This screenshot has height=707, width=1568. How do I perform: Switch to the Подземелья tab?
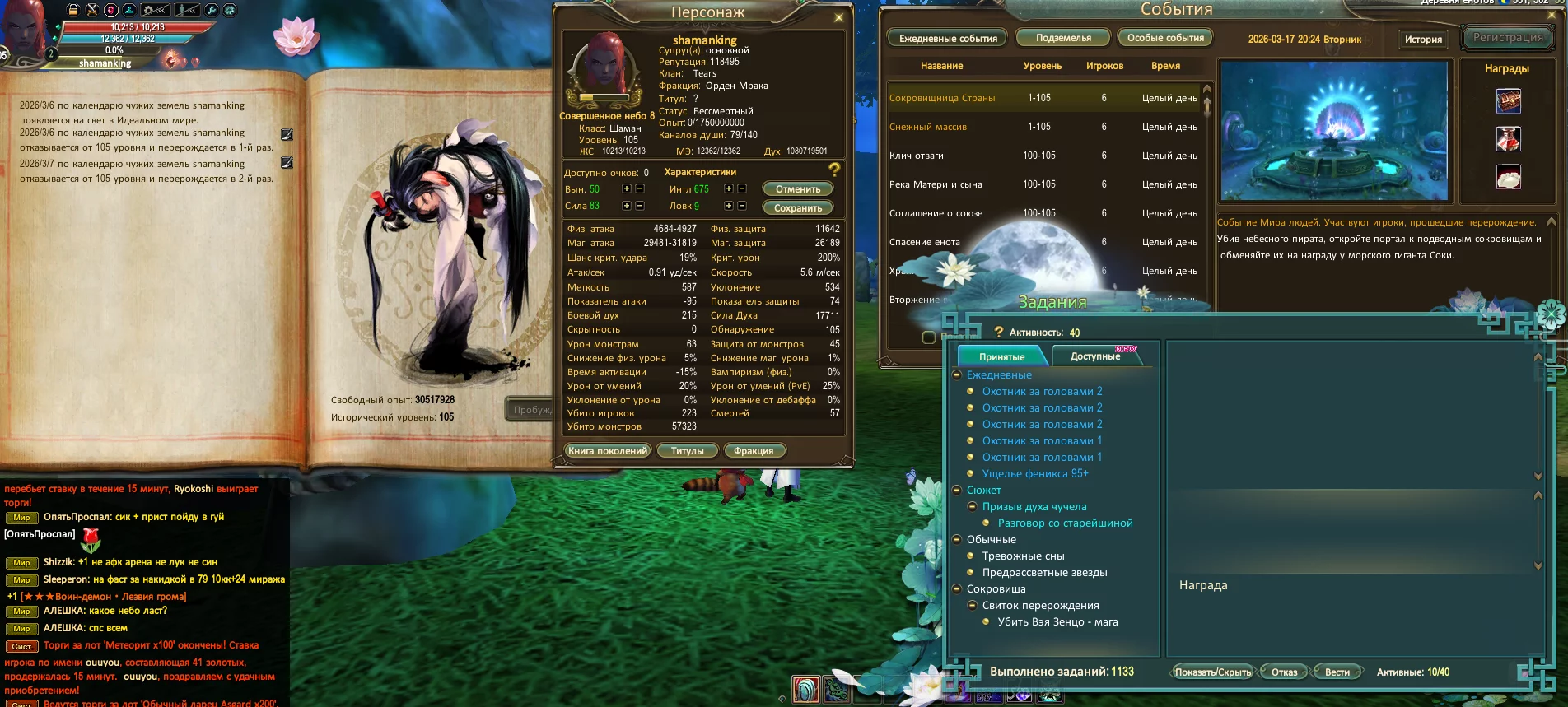click(x=1063, y=38)
